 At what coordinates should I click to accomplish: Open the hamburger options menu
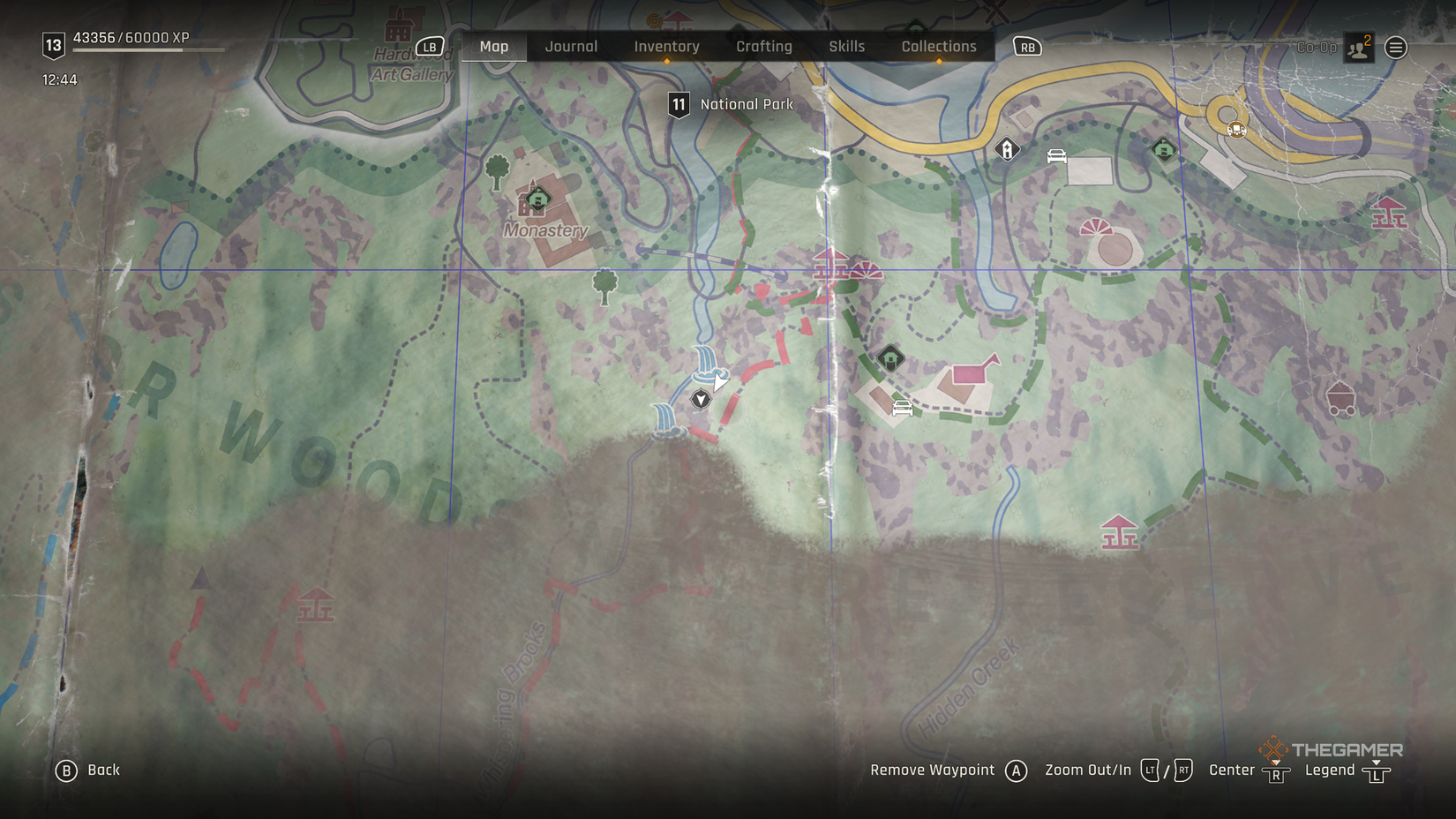[1396, 48]
